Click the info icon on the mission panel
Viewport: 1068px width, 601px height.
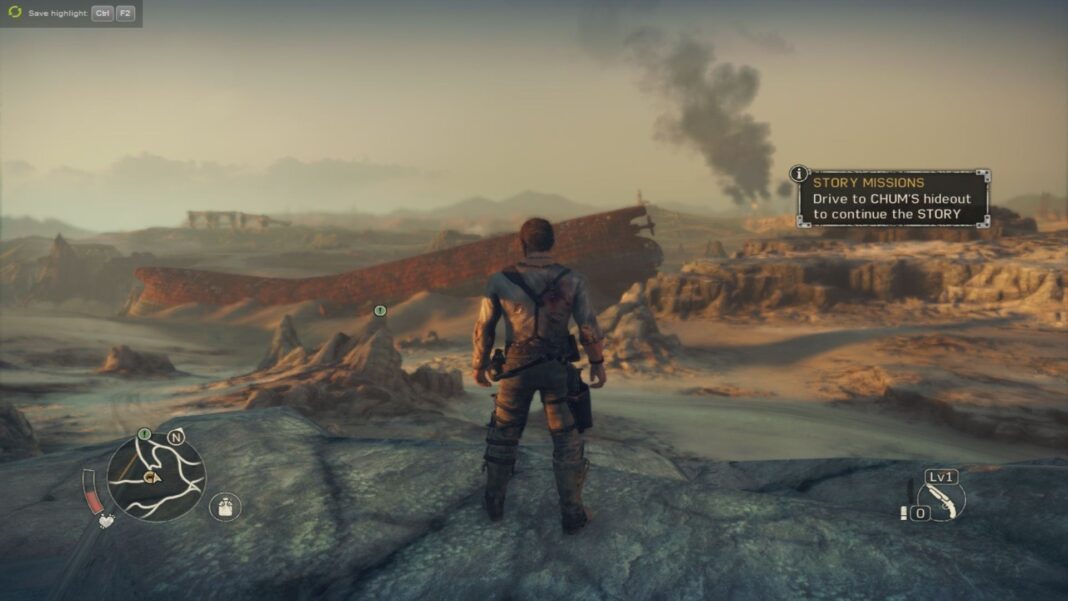tap(799, 173)
